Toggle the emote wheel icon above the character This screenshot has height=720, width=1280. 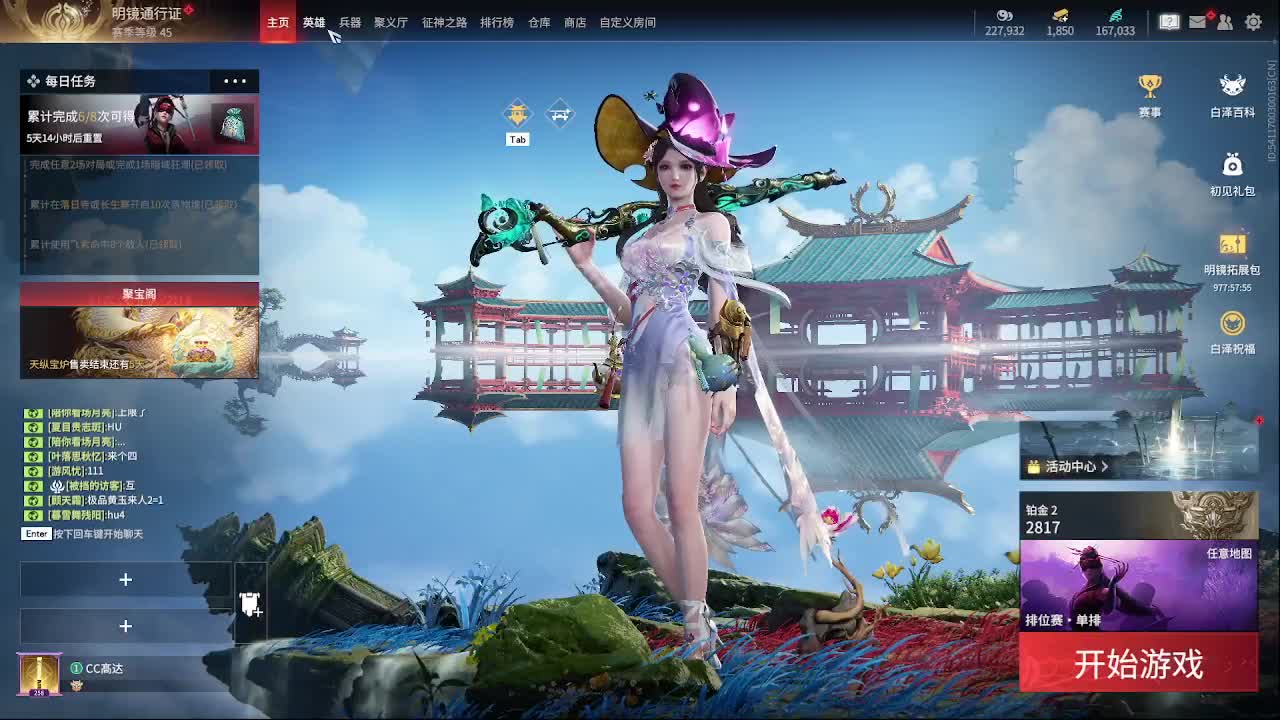pyautogui.click(x=517, y=112)
